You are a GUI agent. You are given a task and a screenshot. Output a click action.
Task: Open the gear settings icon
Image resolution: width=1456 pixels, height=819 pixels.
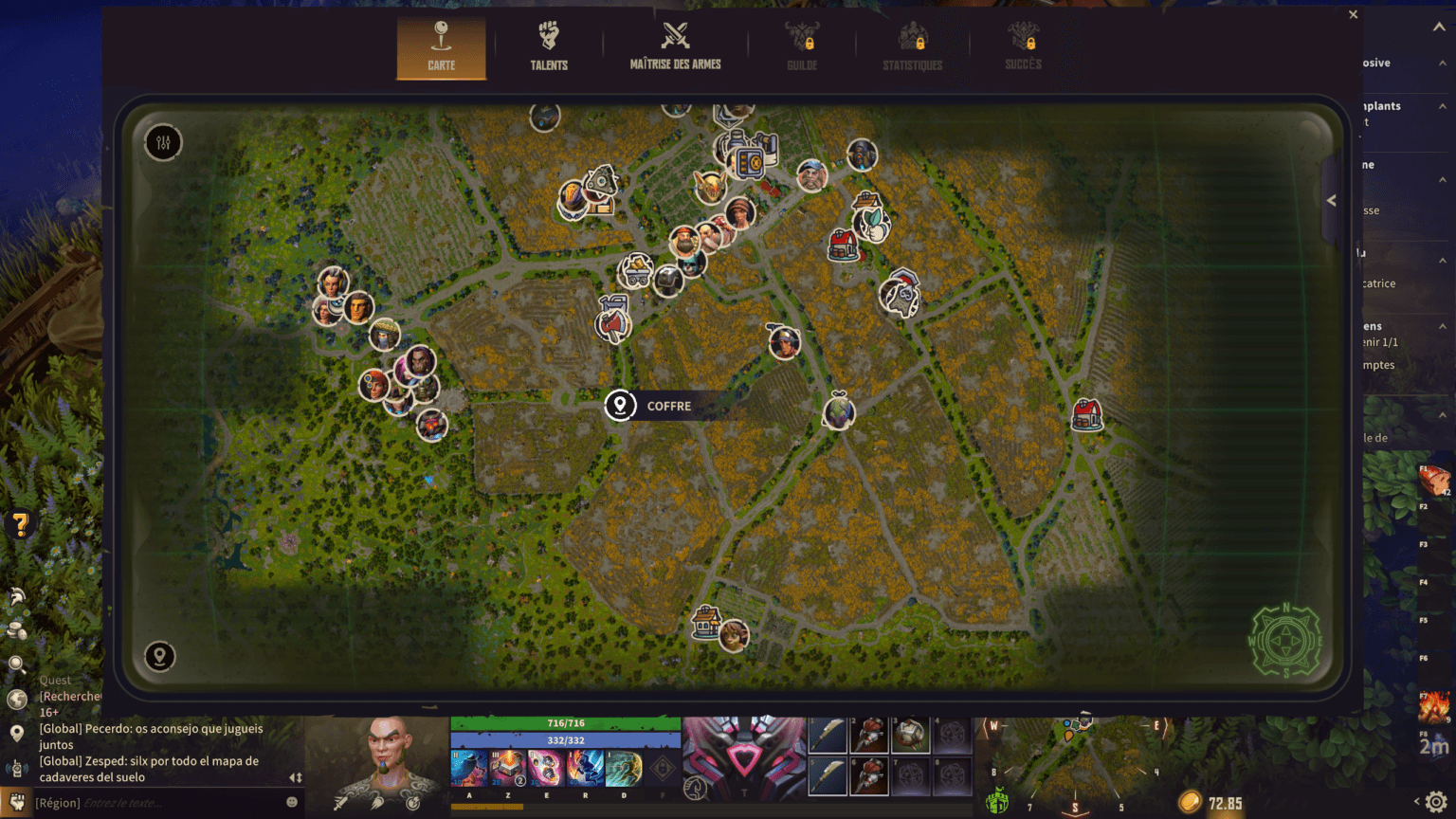[x=1436, y=802]
